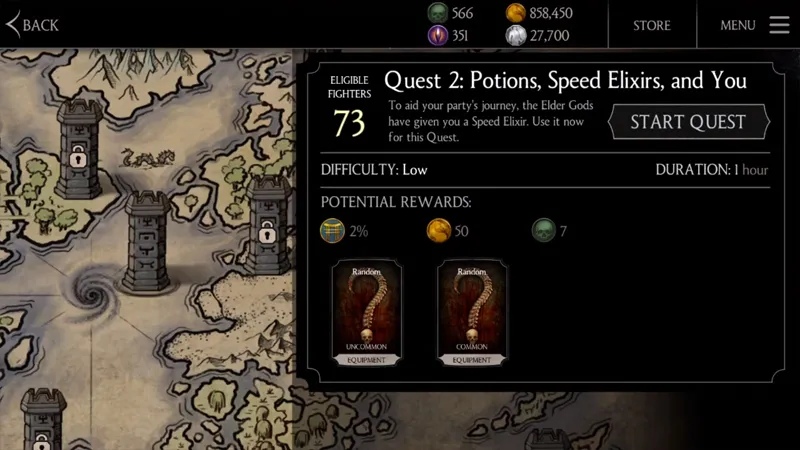800x450 pixels.
Task: Open the Store
Action: [x=651, y=25]
